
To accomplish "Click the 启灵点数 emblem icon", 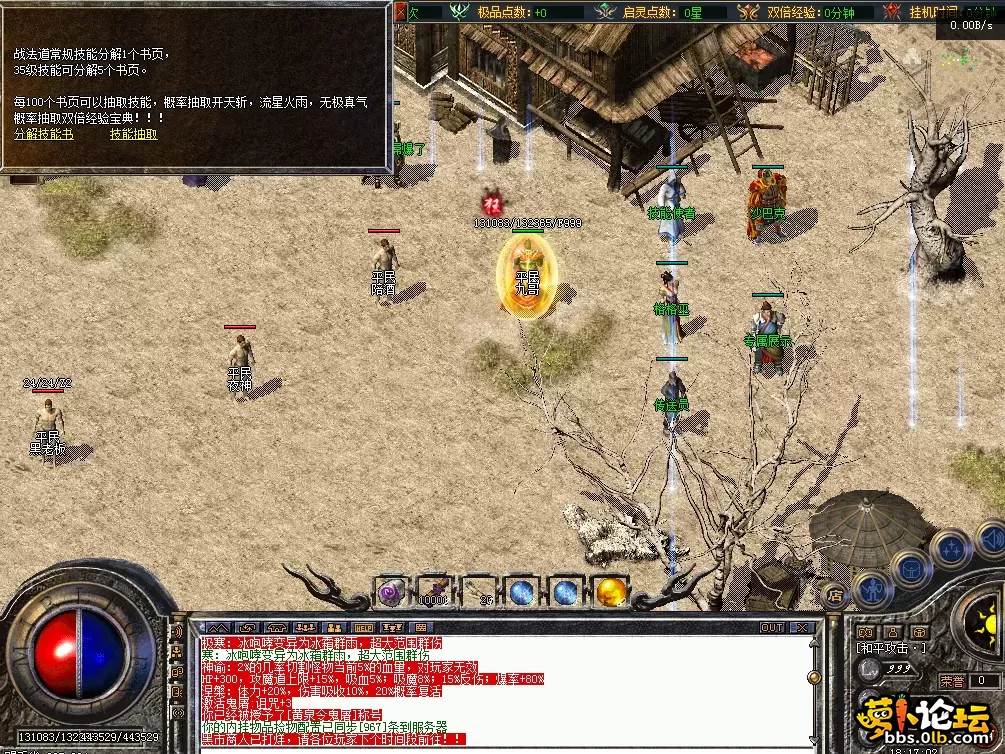I will (x=605, y=12).
